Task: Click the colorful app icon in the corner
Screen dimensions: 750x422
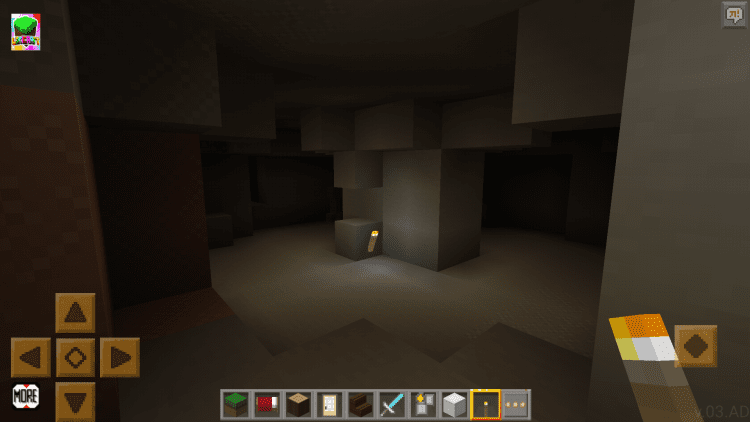Action: pyautogui.click(x=25, y=31)
